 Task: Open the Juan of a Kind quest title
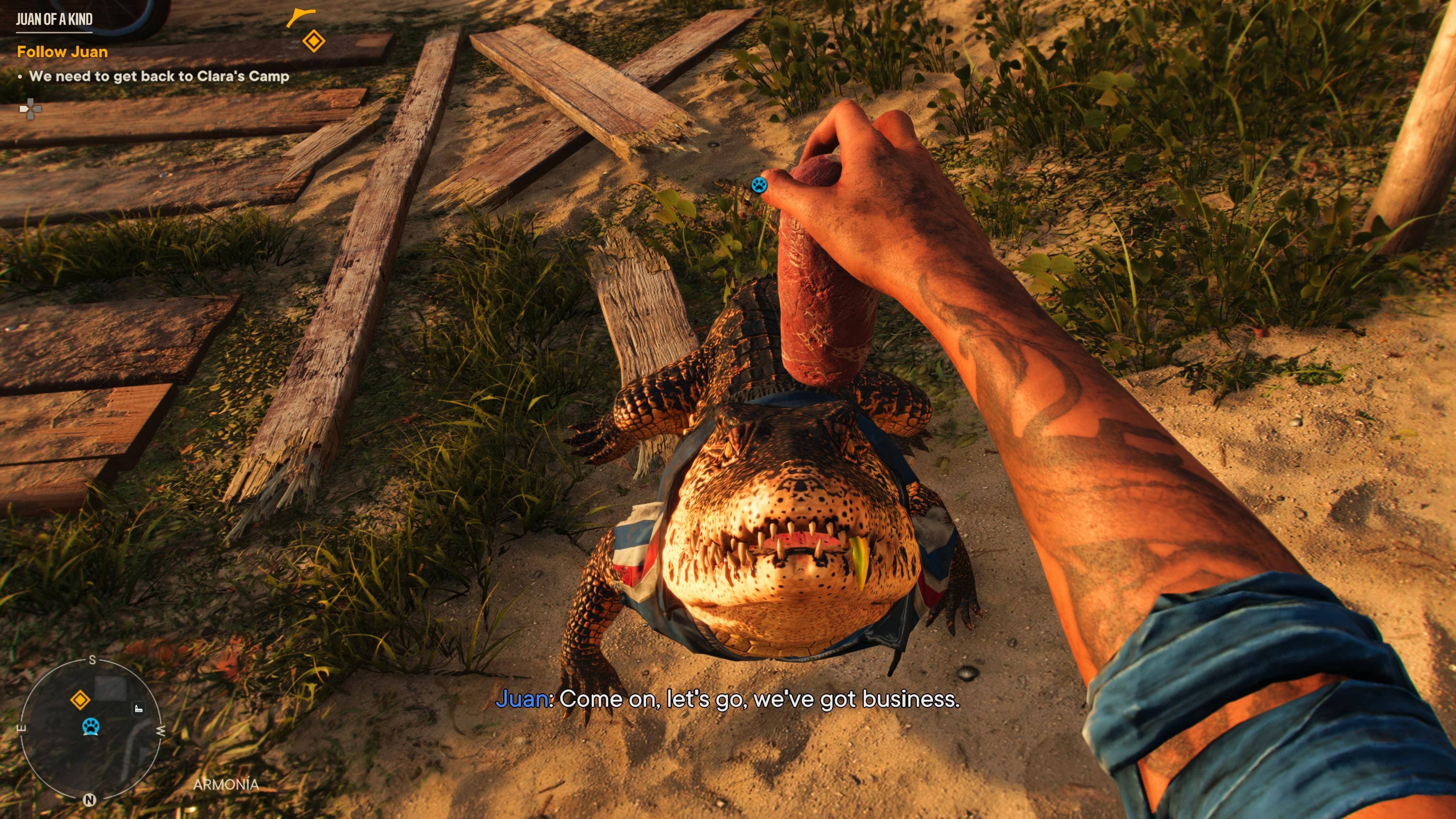tap(54, 19)
